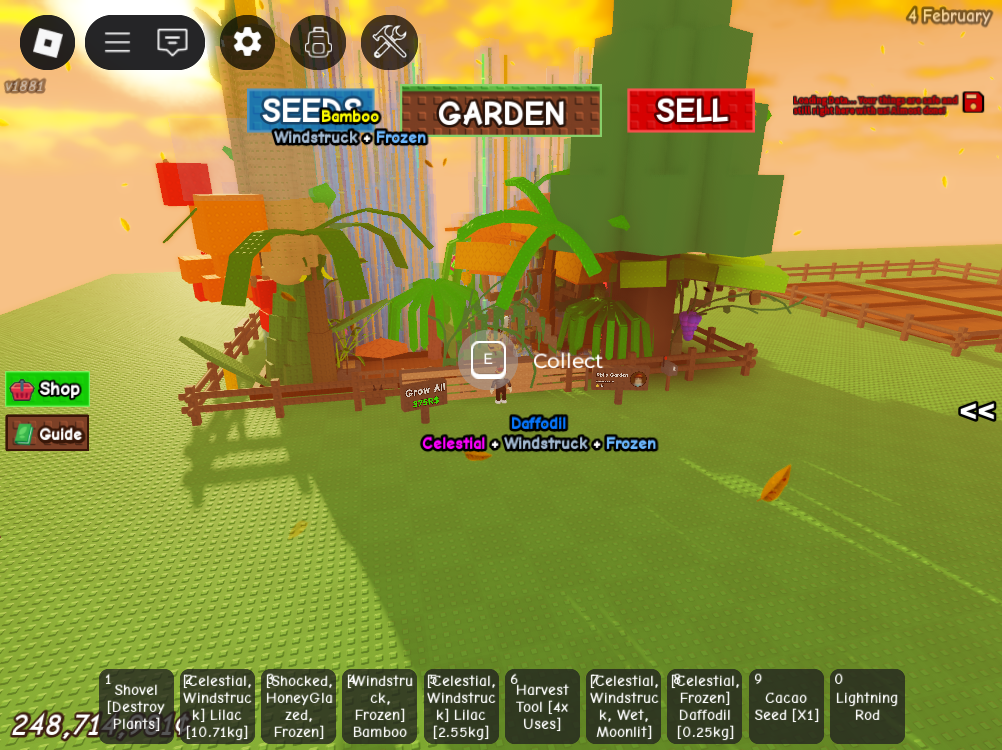Click the red SELL button
The image size is (1002, 750).
(691, 110)
